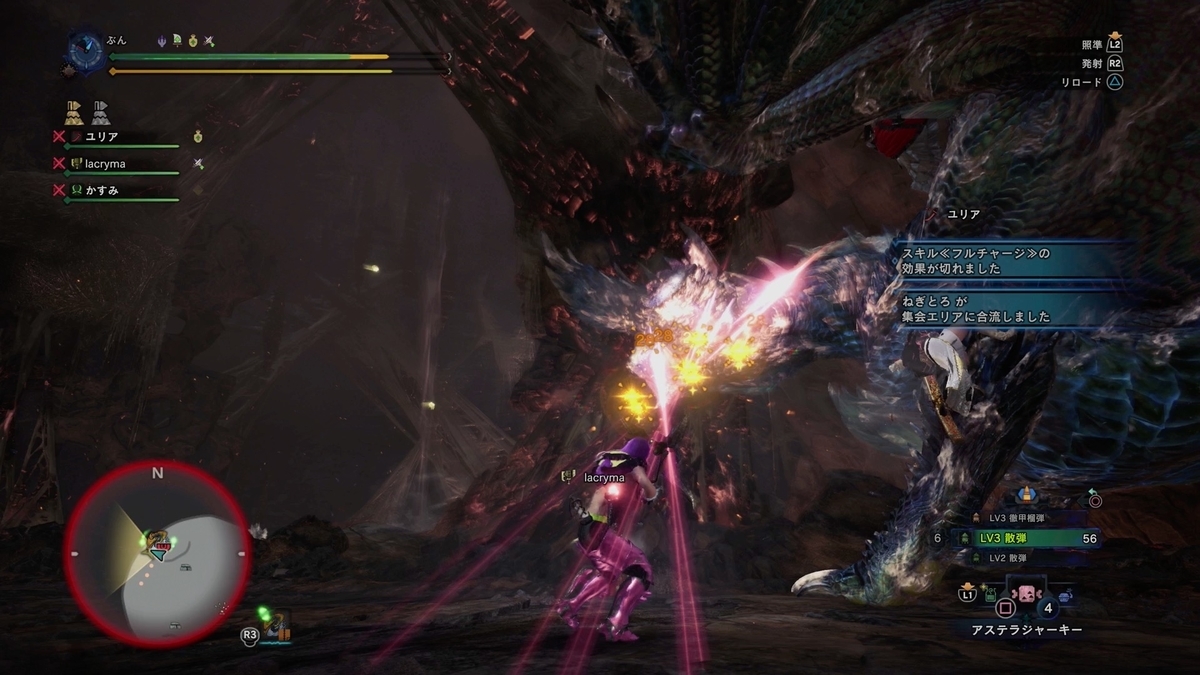Viewport: 1200px width, 675px height.
Task: Click the purple trident status icon
Action: coord(162,41)
